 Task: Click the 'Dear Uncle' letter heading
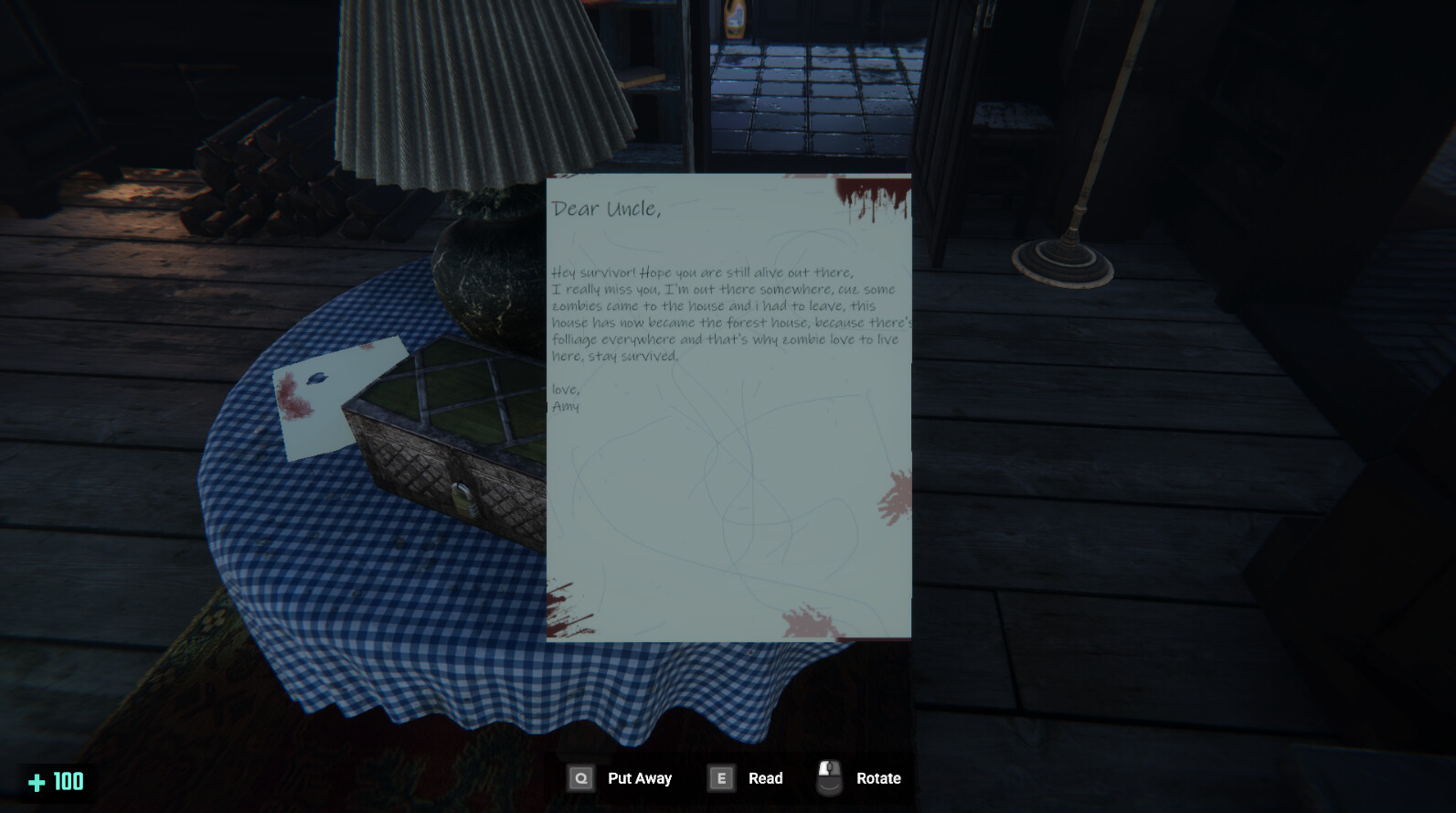click(x=605, y=209)
